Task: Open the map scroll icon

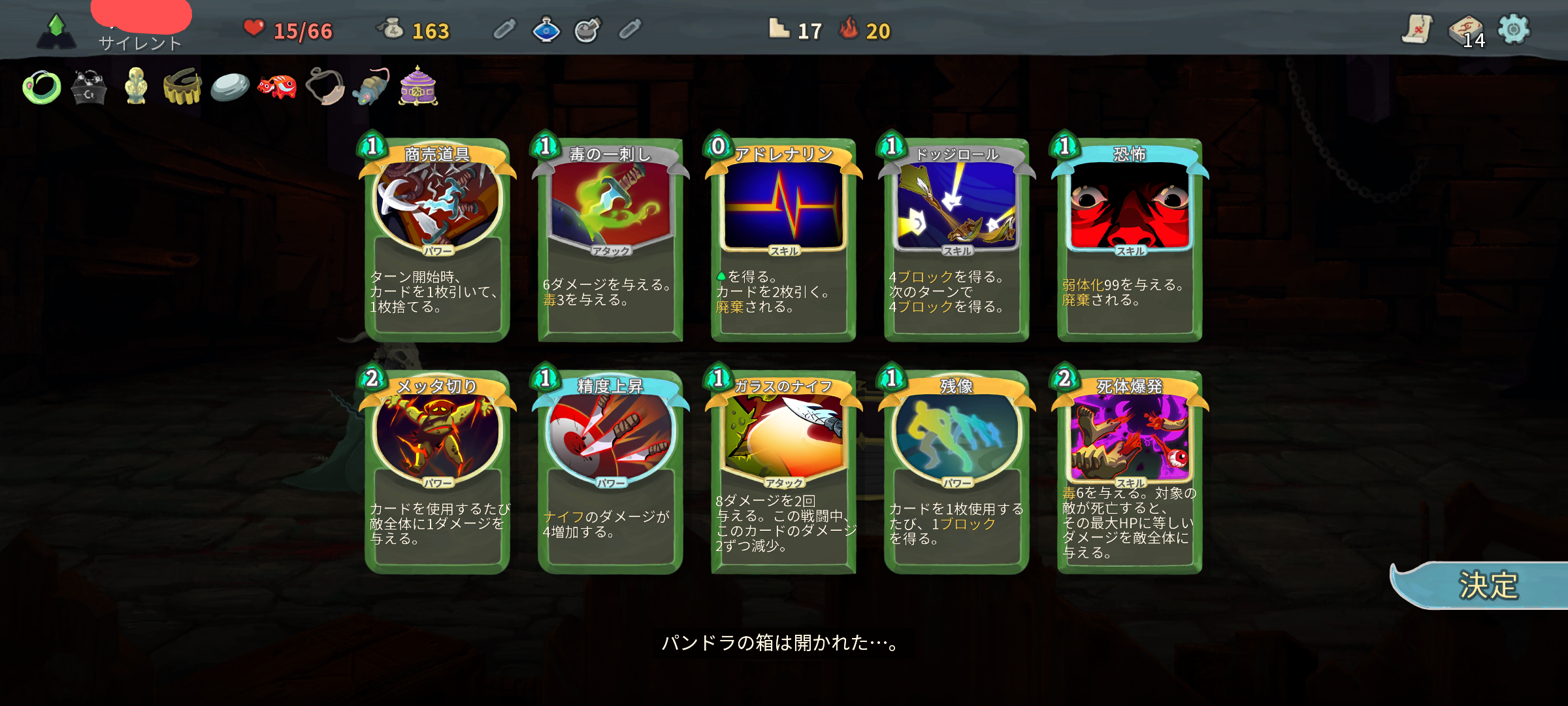Action: (1416, 29)
